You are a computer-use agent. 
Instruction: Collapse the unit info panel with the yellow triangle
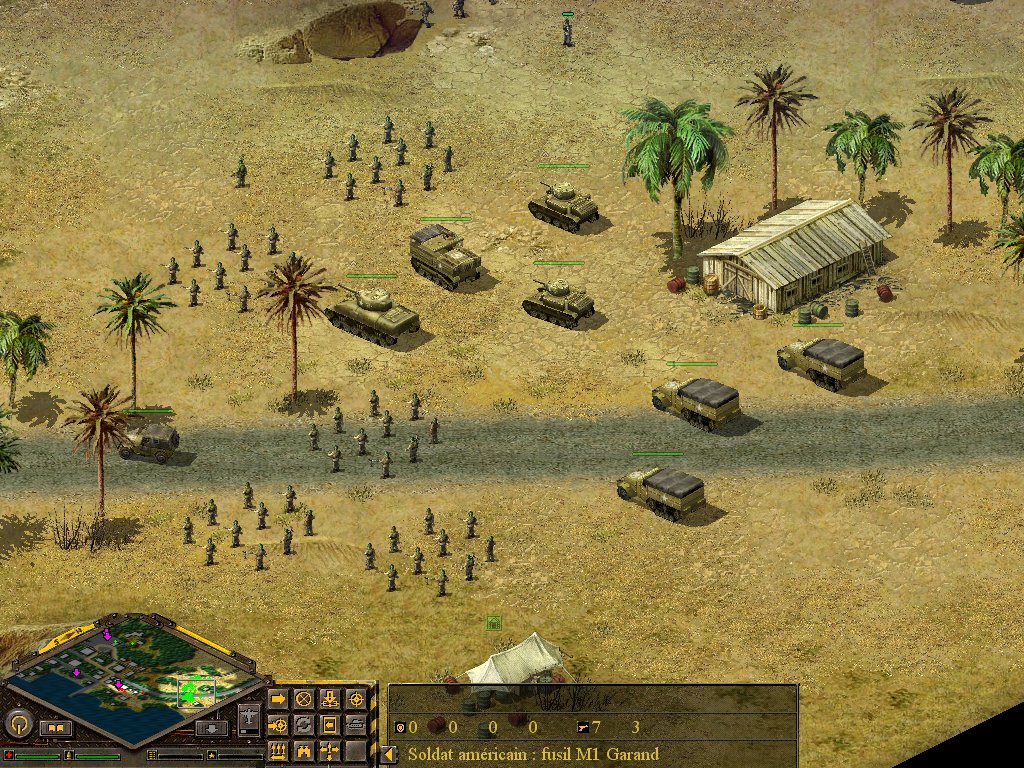[x=386, y=754]
